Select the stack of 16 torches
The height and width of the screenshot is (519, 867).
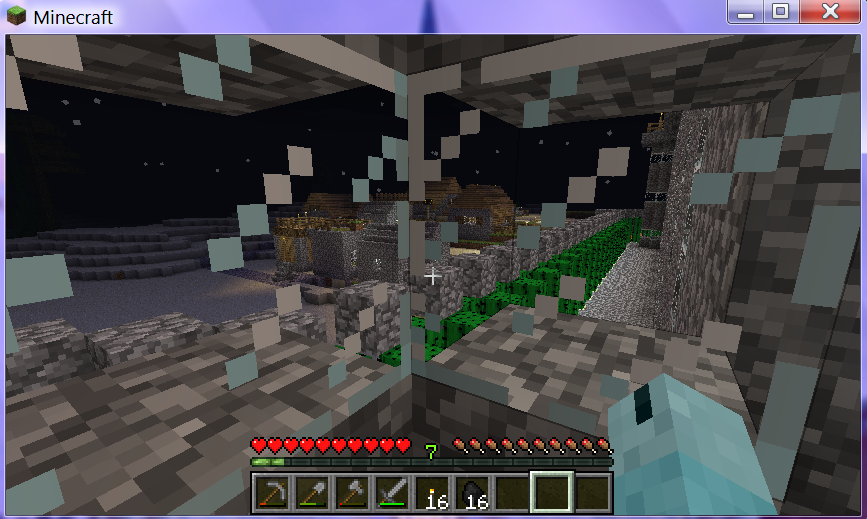click(x=431, y=491)
